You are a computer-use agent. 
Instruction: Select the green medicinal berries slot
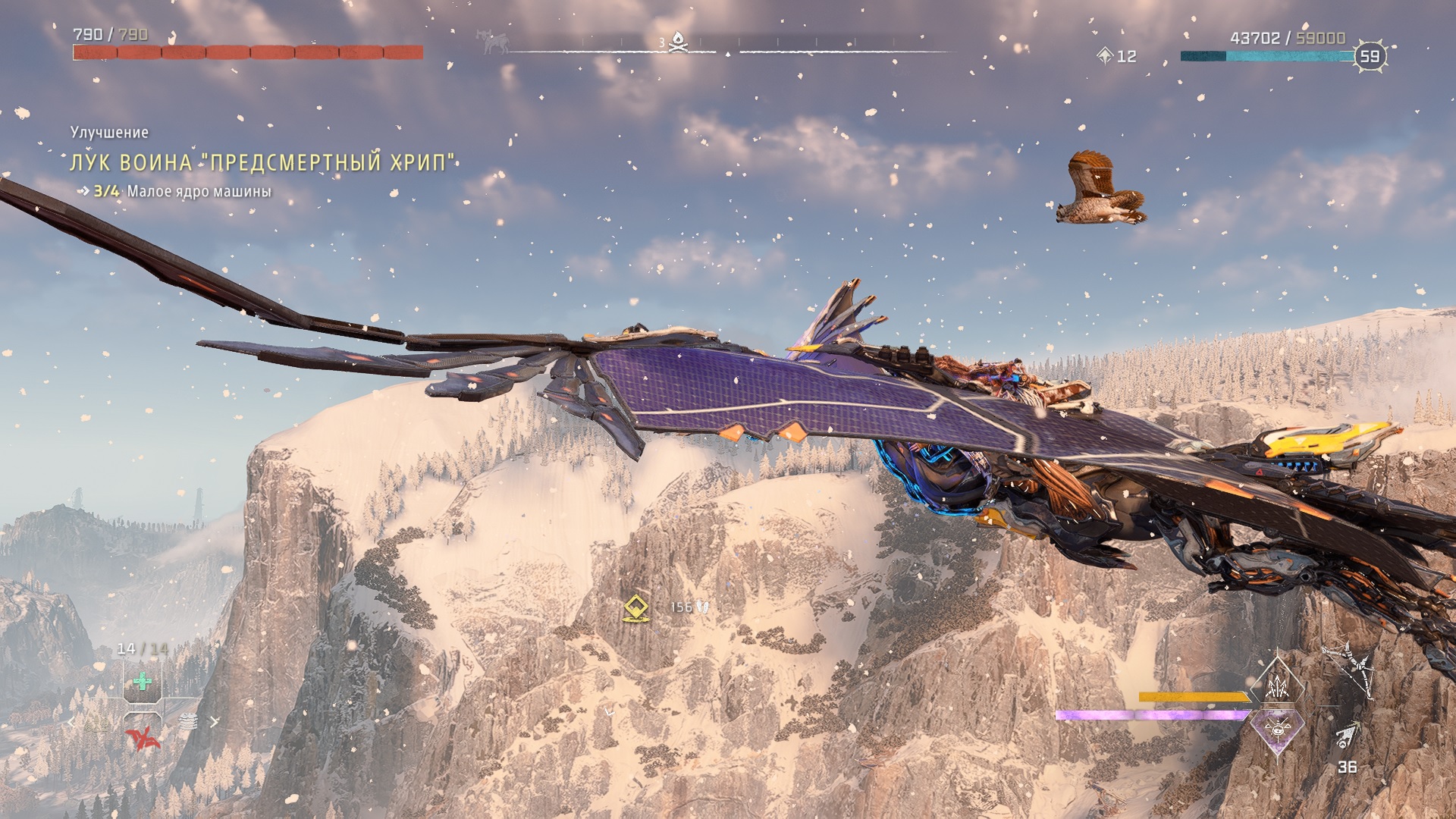[x=142, y=682]
